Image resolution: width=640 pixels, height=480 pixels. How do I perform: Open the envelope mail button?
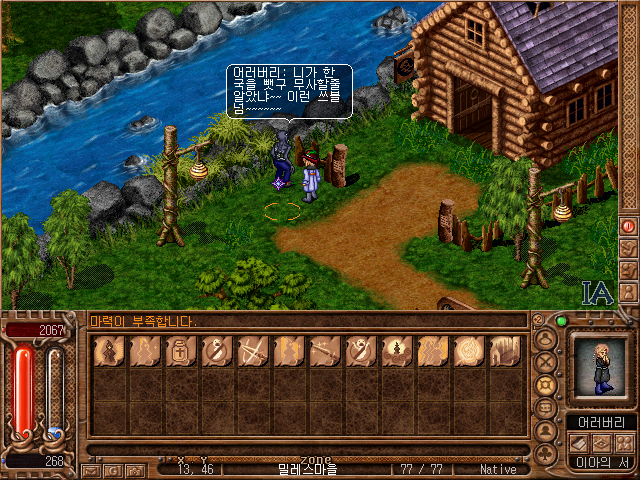[91, 469]
